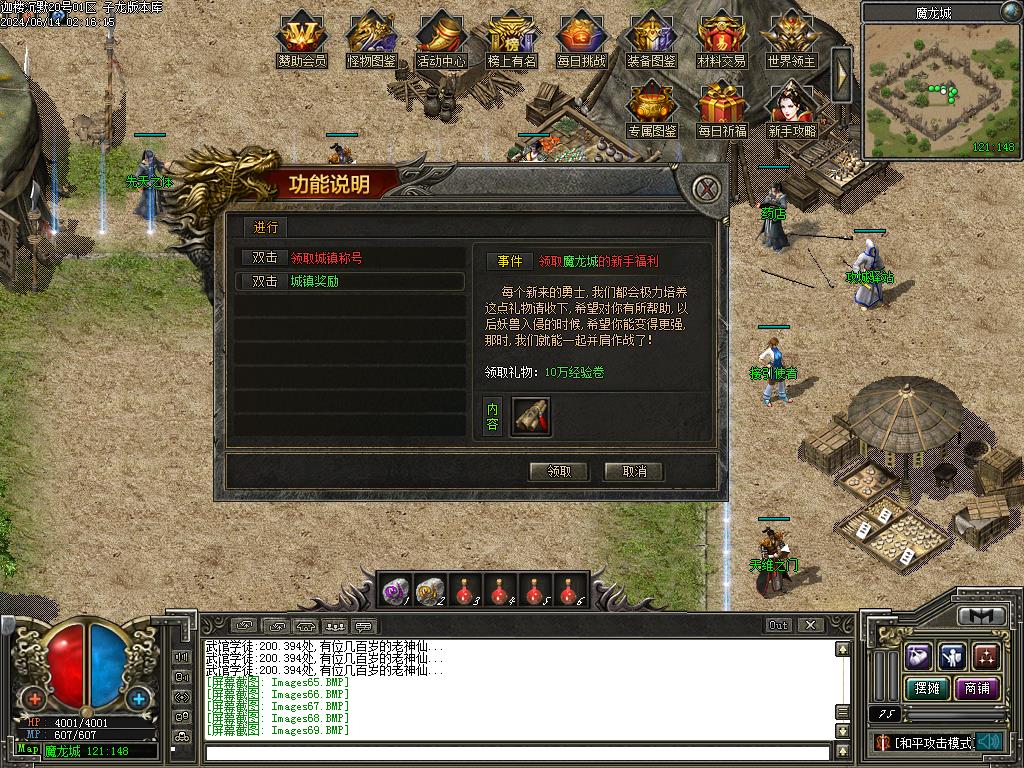
Task: Open the 装备图鉴 equipment codex
Action: 652,40
